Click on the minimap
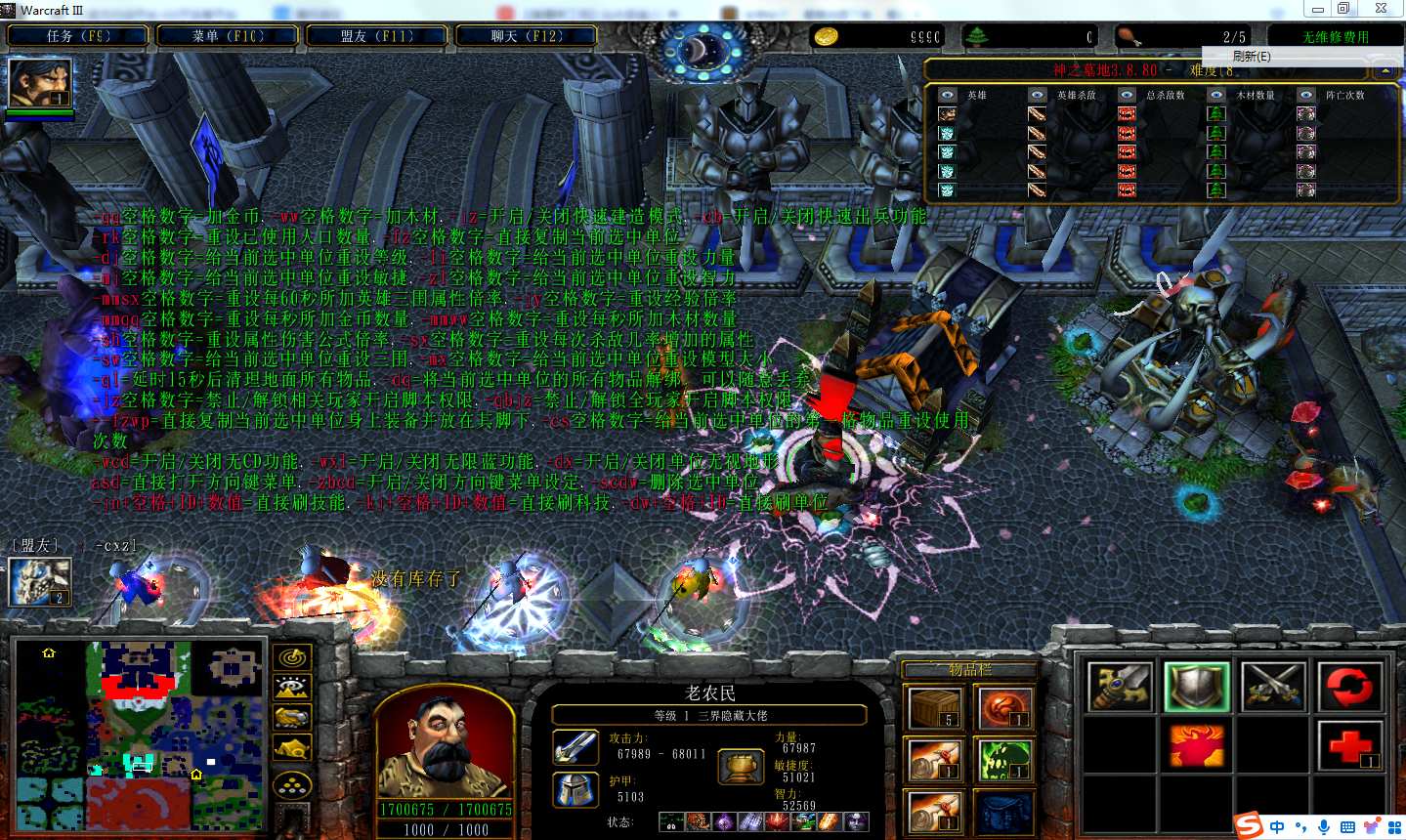Screen dimensions: 1406x840 point(140,734)
